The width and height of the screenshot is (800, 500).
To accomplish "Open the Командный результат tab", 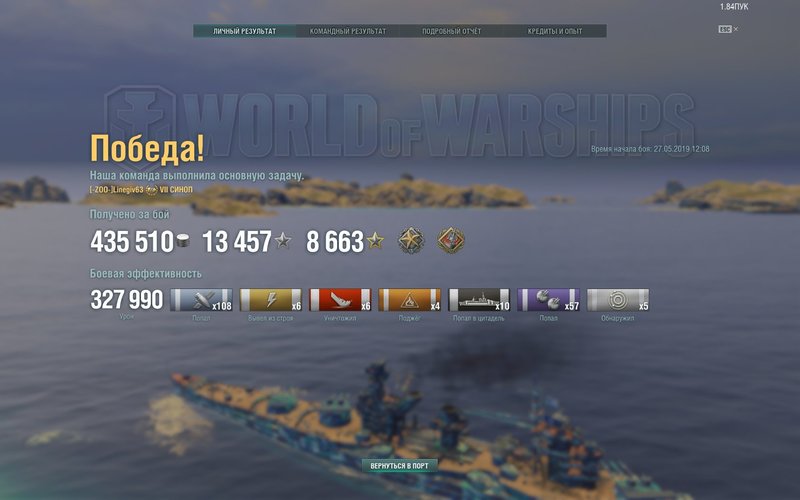I will click(348, 31).
